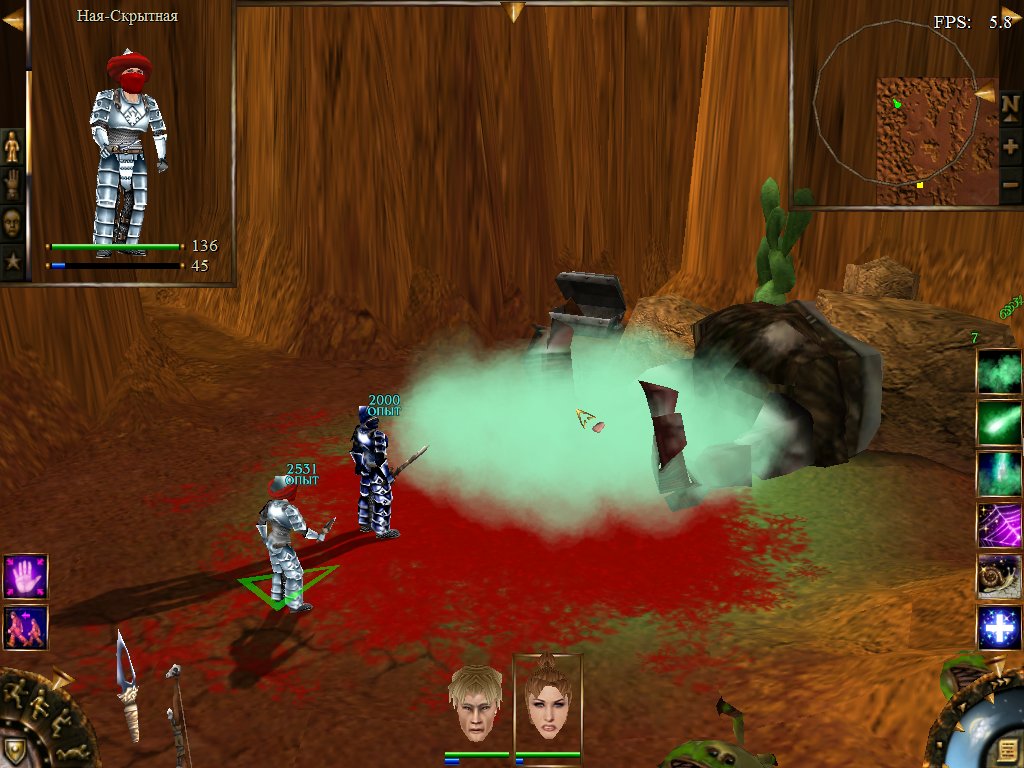Activate the snail slow spell
The height and width of the screenshot is (768, 1024).
coord(999,576)
